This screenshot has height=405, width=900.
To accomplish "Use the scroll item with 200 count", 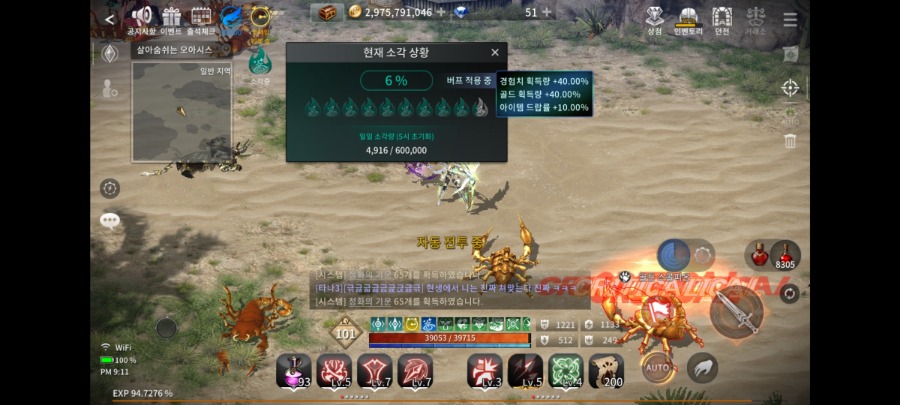I will (x=606, y=370).
